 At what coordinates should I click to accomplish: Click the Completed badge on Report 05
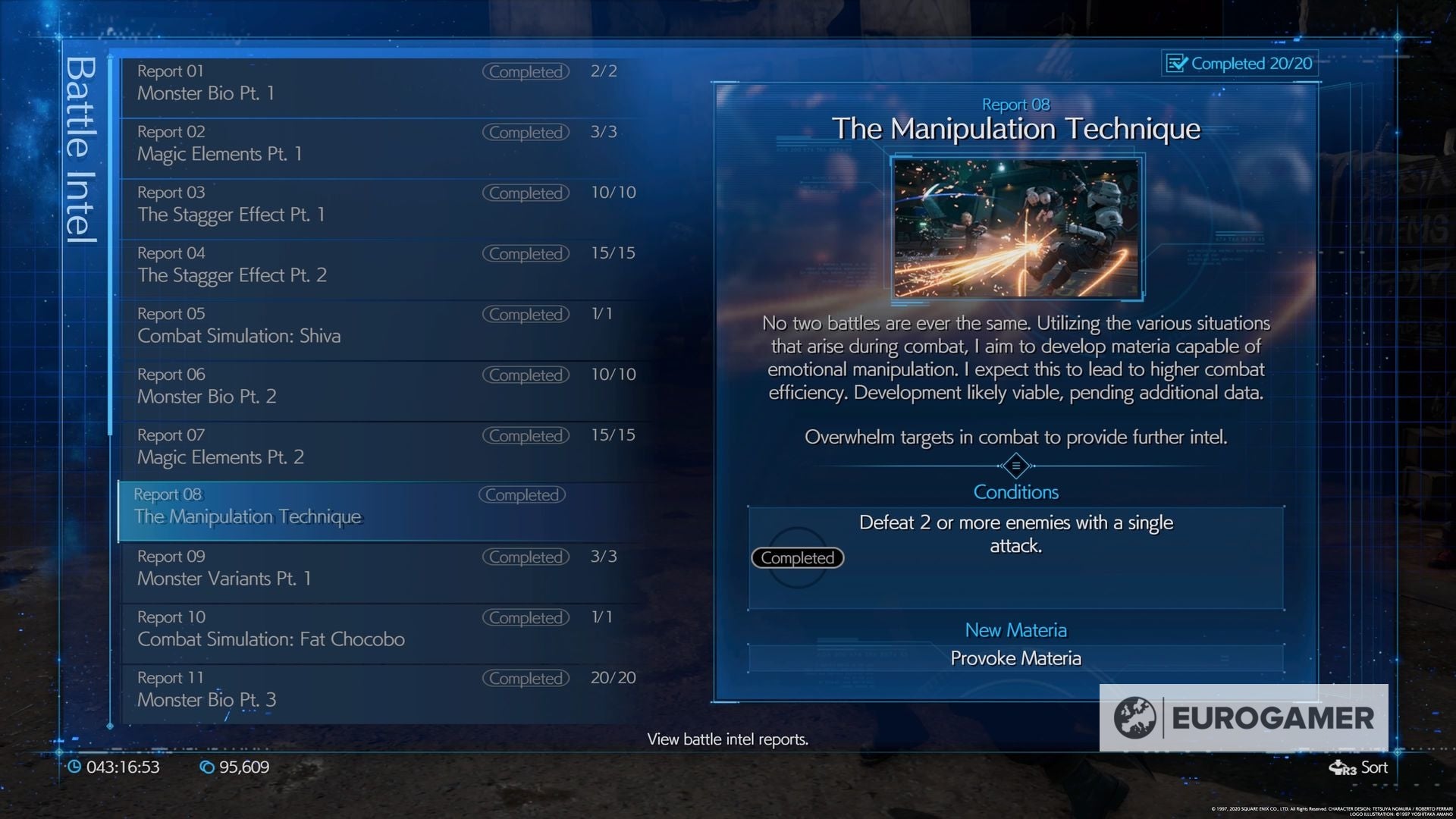[x=526, y=314]
